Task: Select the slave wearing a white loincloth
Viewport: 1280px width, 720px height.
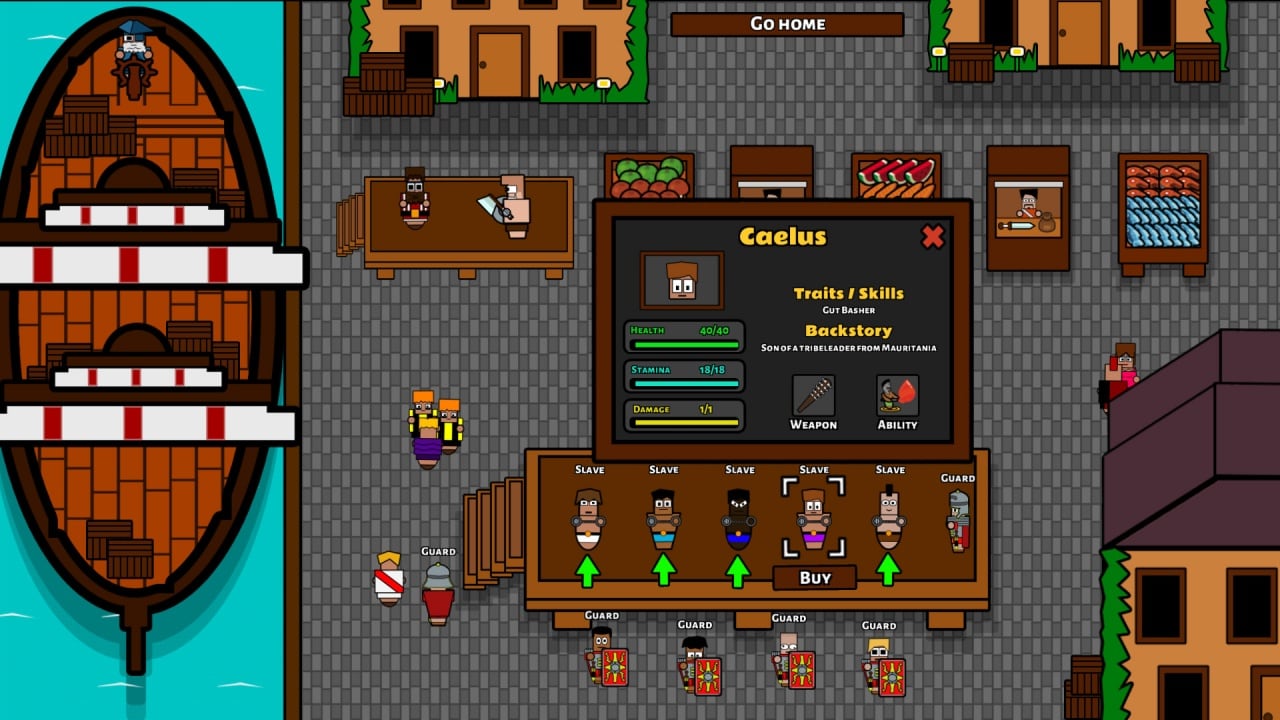Action: click(588, 520)
